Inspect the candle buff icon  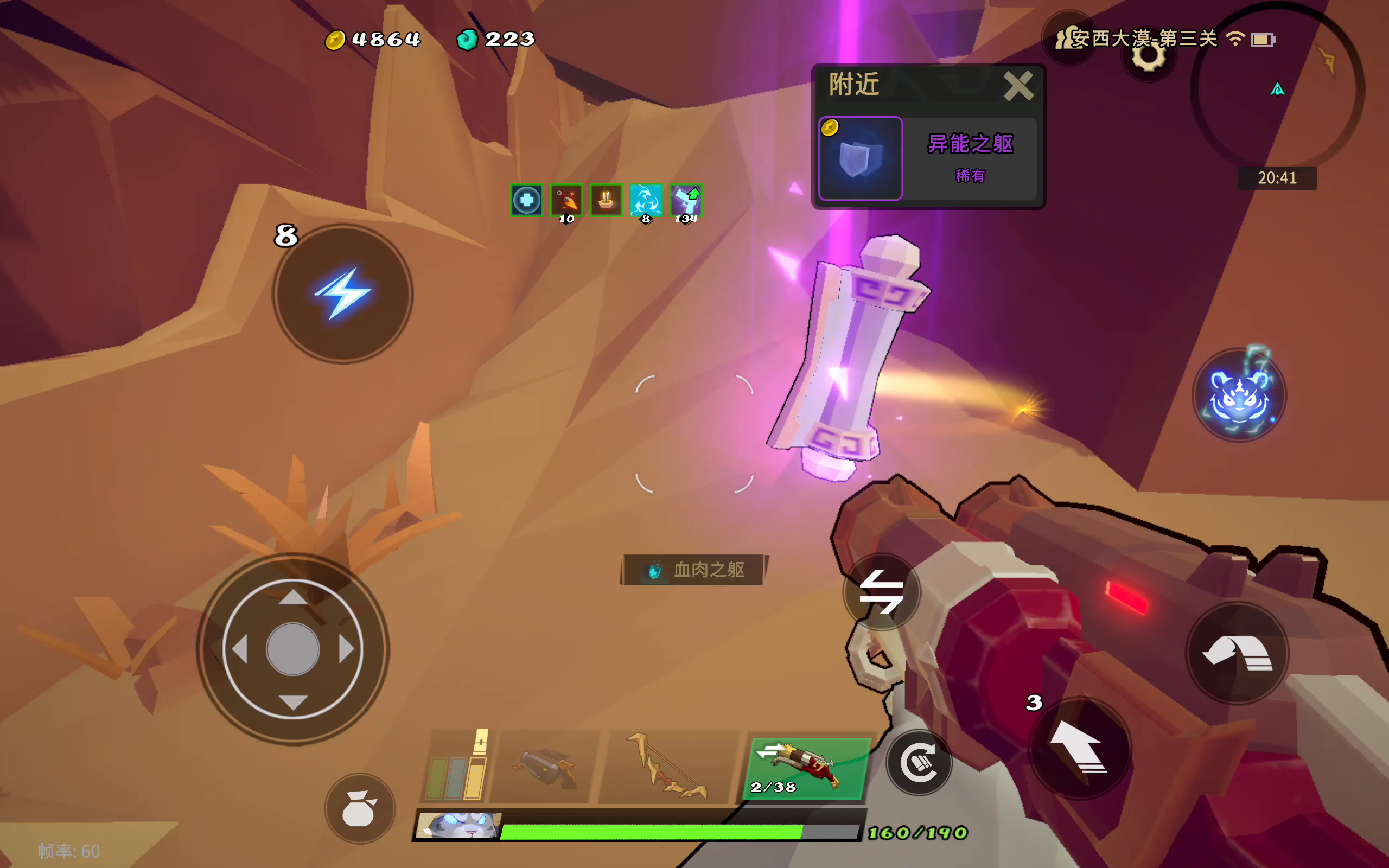(606, 200)
